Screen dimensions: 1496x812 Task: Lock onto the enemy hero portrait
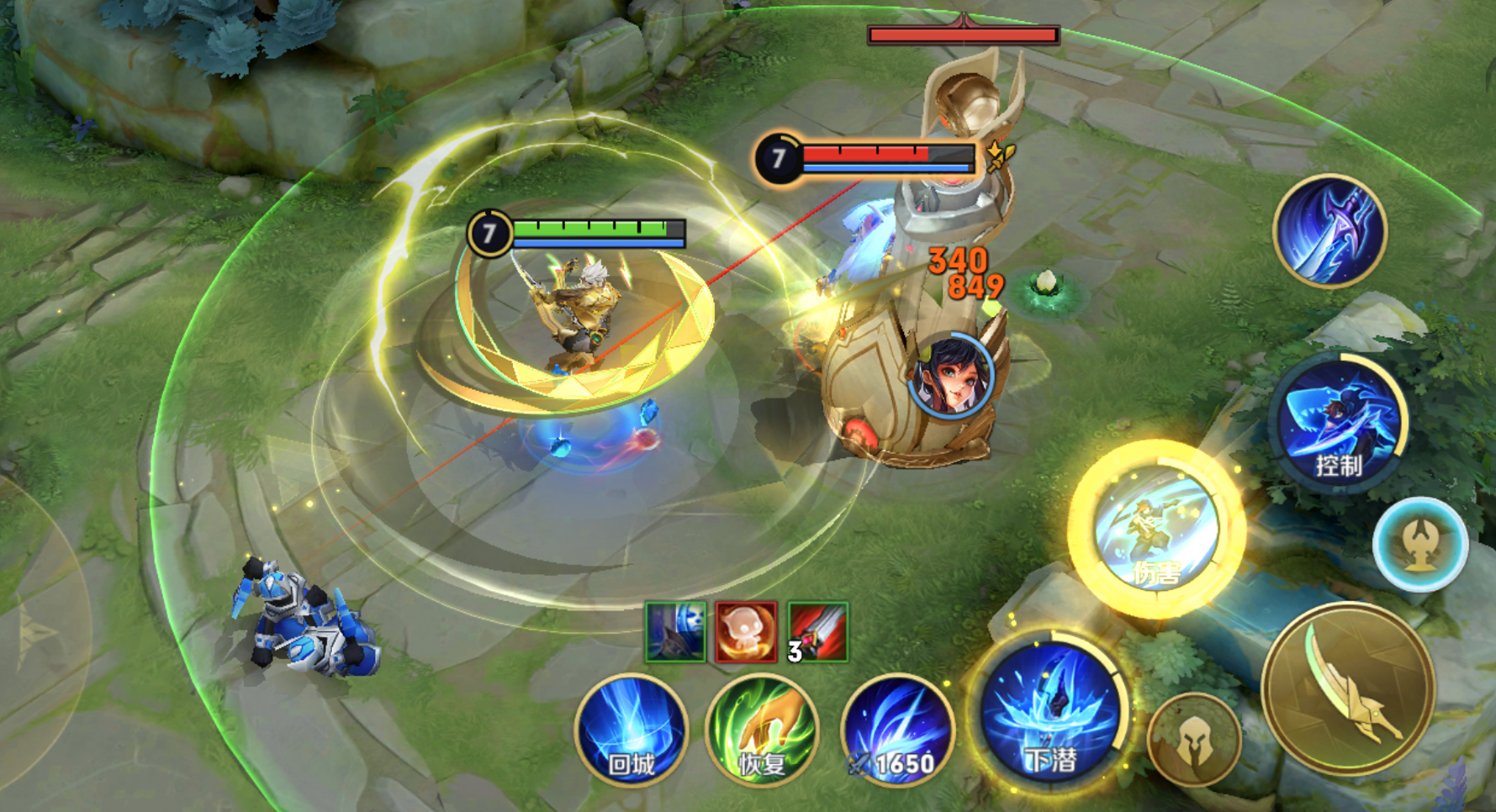951,375
